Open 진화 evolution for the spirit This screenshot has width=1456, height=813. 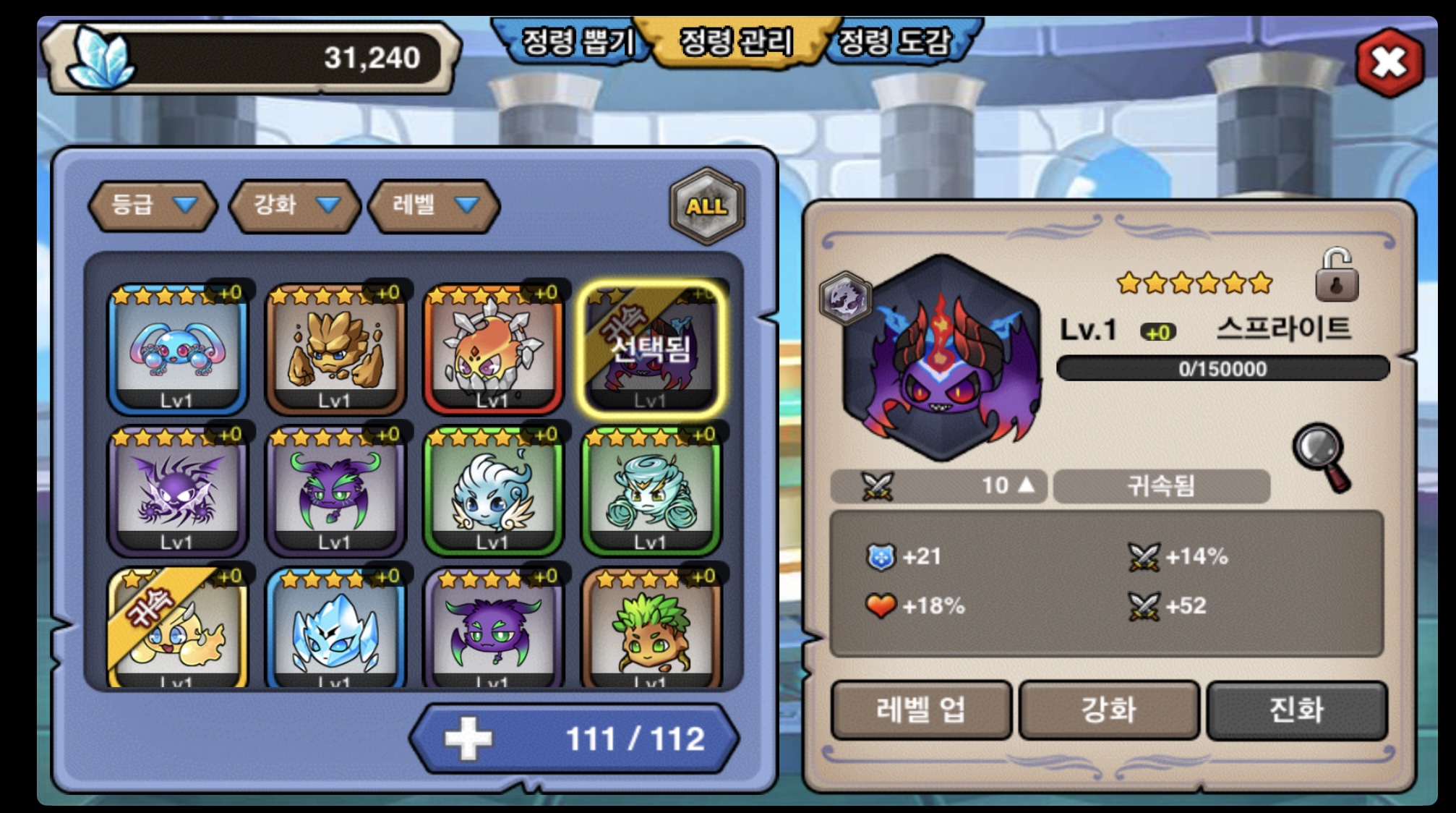(x=1297, y=710)
